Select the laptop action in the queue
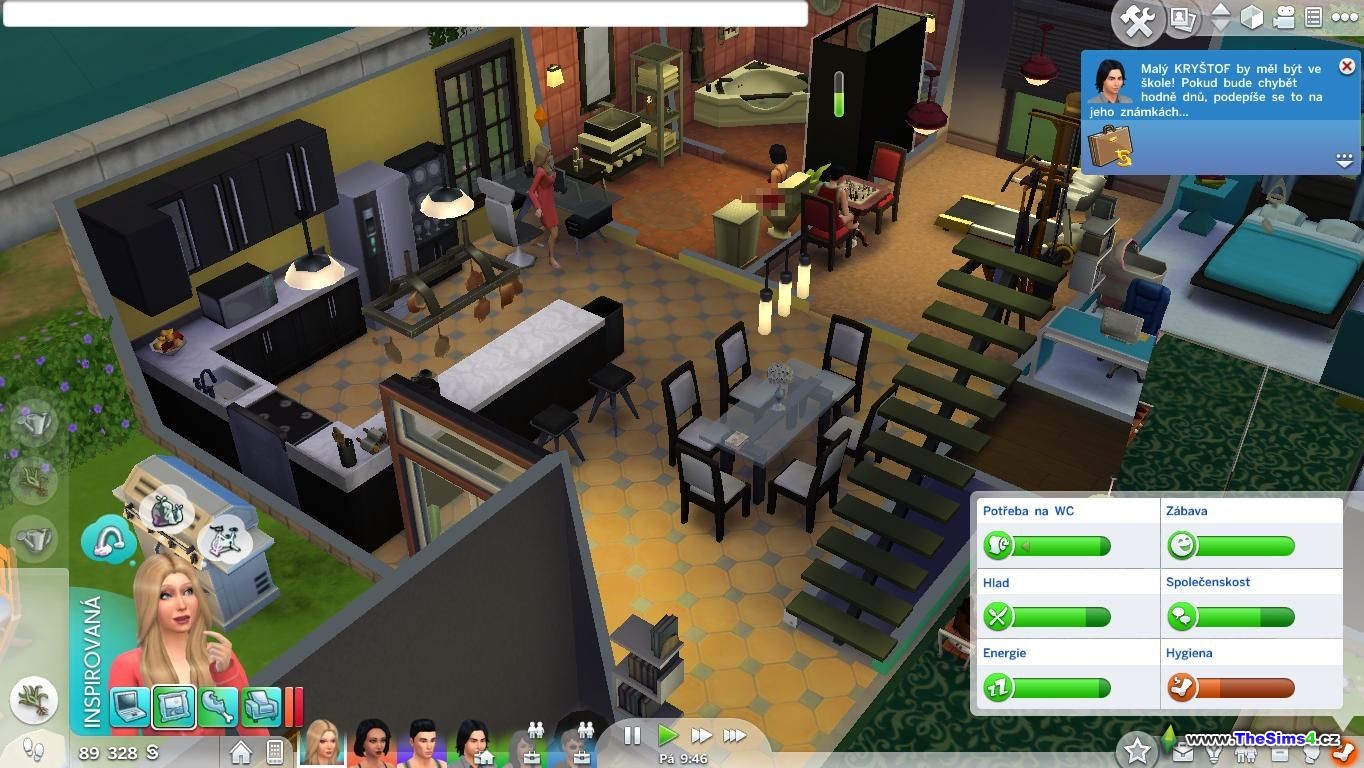The width and height of the screenshot is (1364, 768). [129, 707]
